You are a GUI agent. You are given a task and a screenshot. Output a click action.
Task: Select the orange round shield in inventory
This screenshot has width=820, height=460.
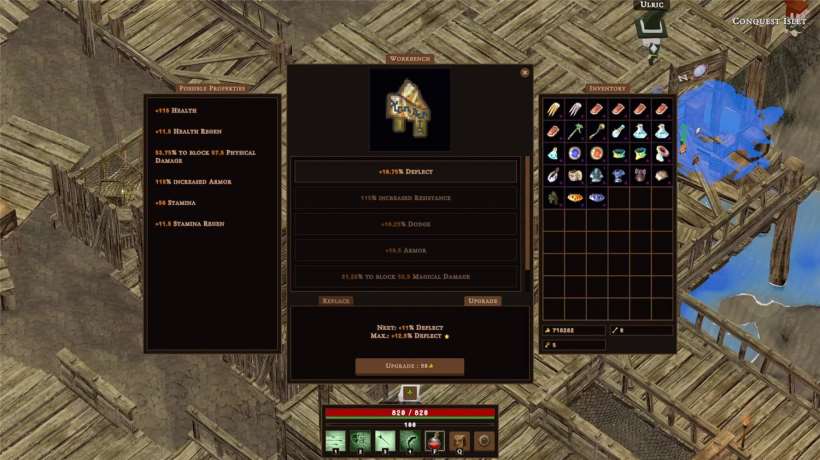[597, 153]
